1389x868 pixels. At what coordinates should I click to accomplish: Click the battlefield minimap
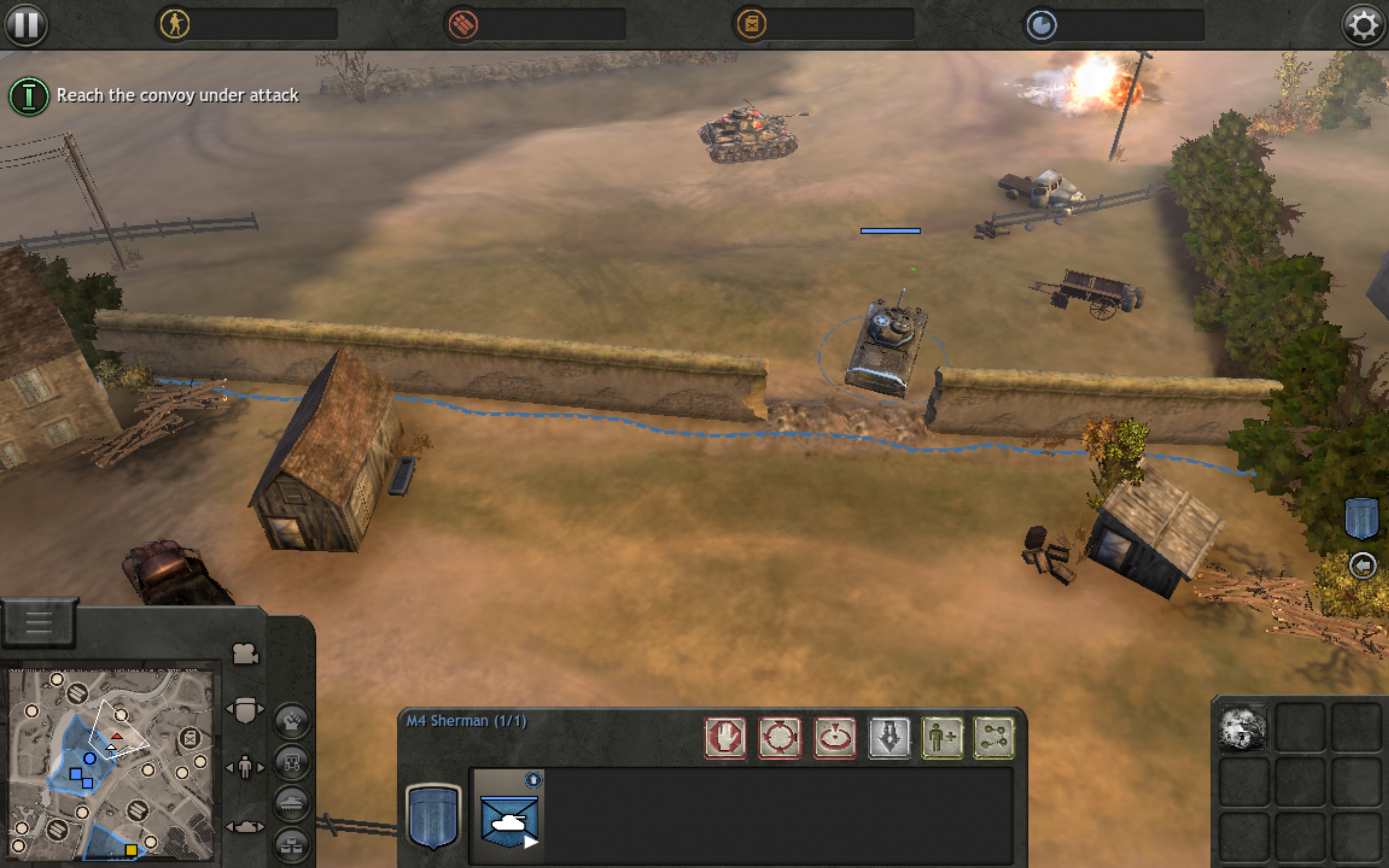click(111, 765)
